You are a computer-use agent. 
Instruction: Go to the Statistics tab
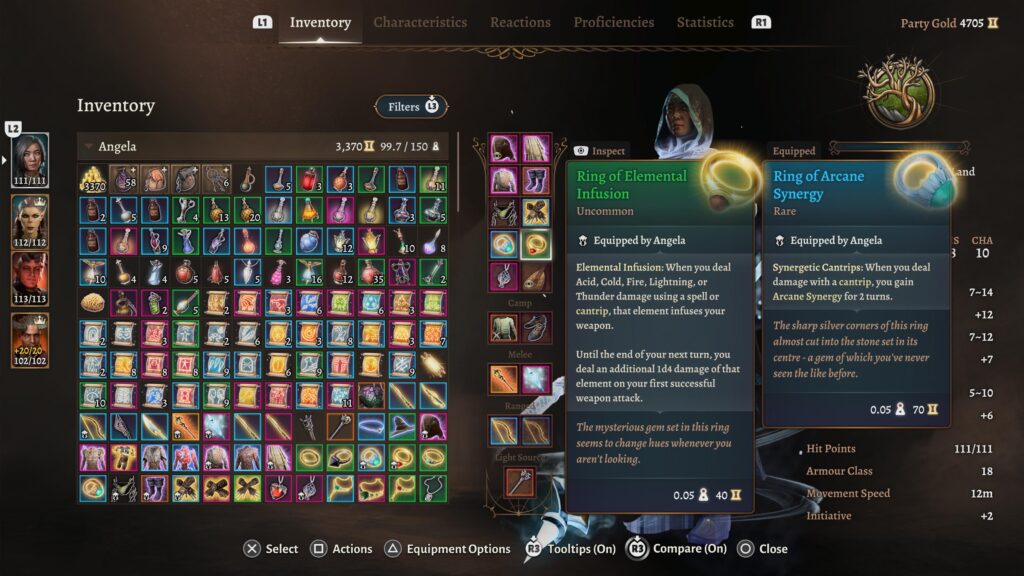click(x=705, y=22)
